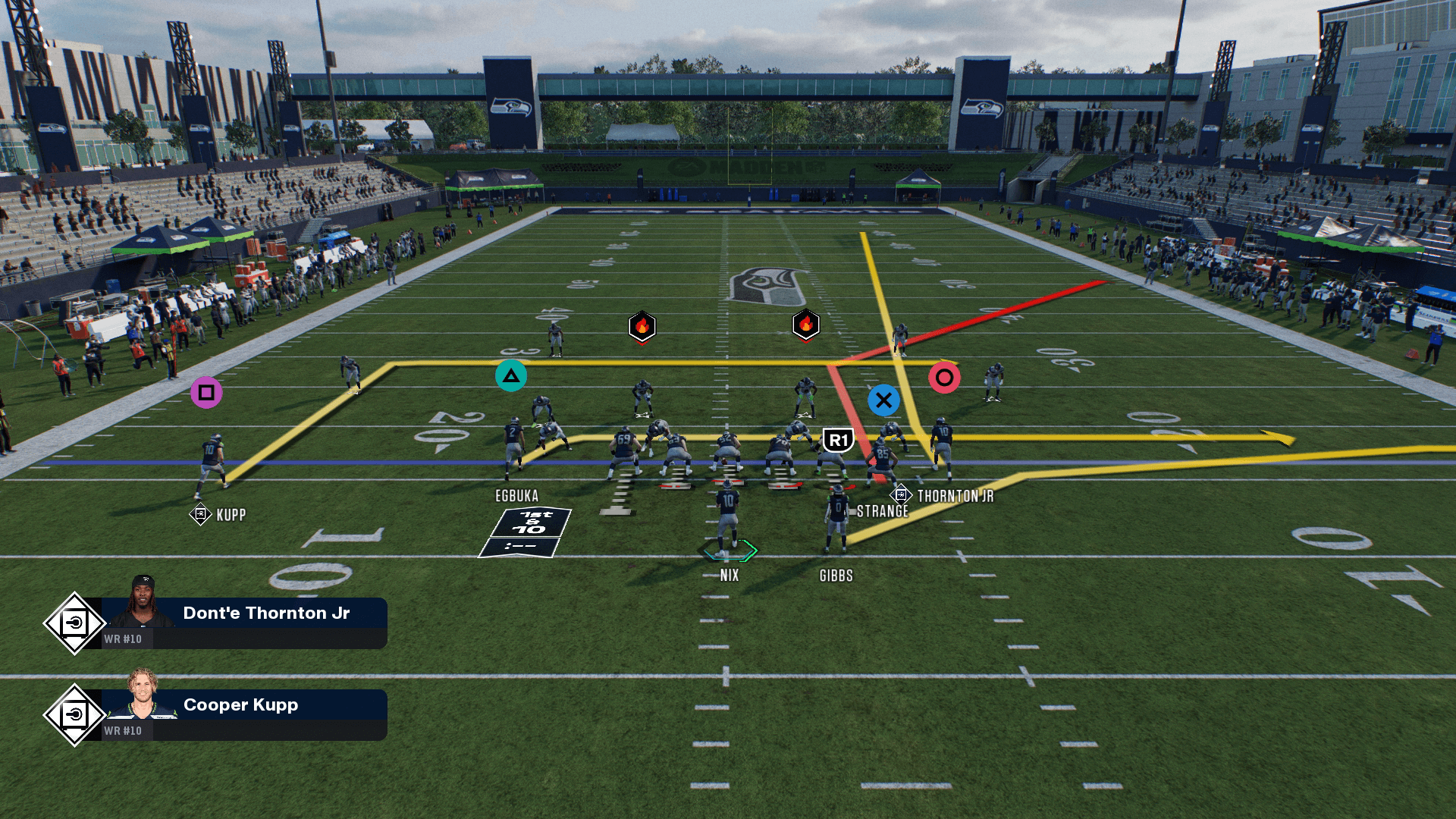Select the Dont'e Thornton Jr player card

pyautogui.click(x=244, y=623)
